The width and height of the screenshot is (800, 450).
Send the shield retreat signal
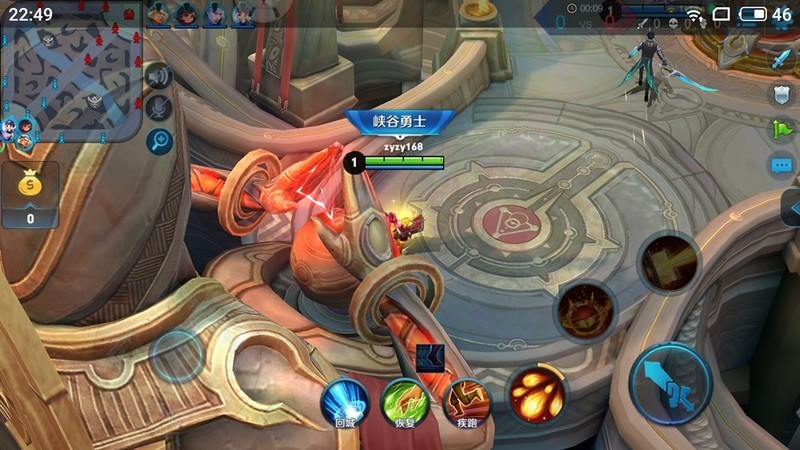[x=781, y=94]
